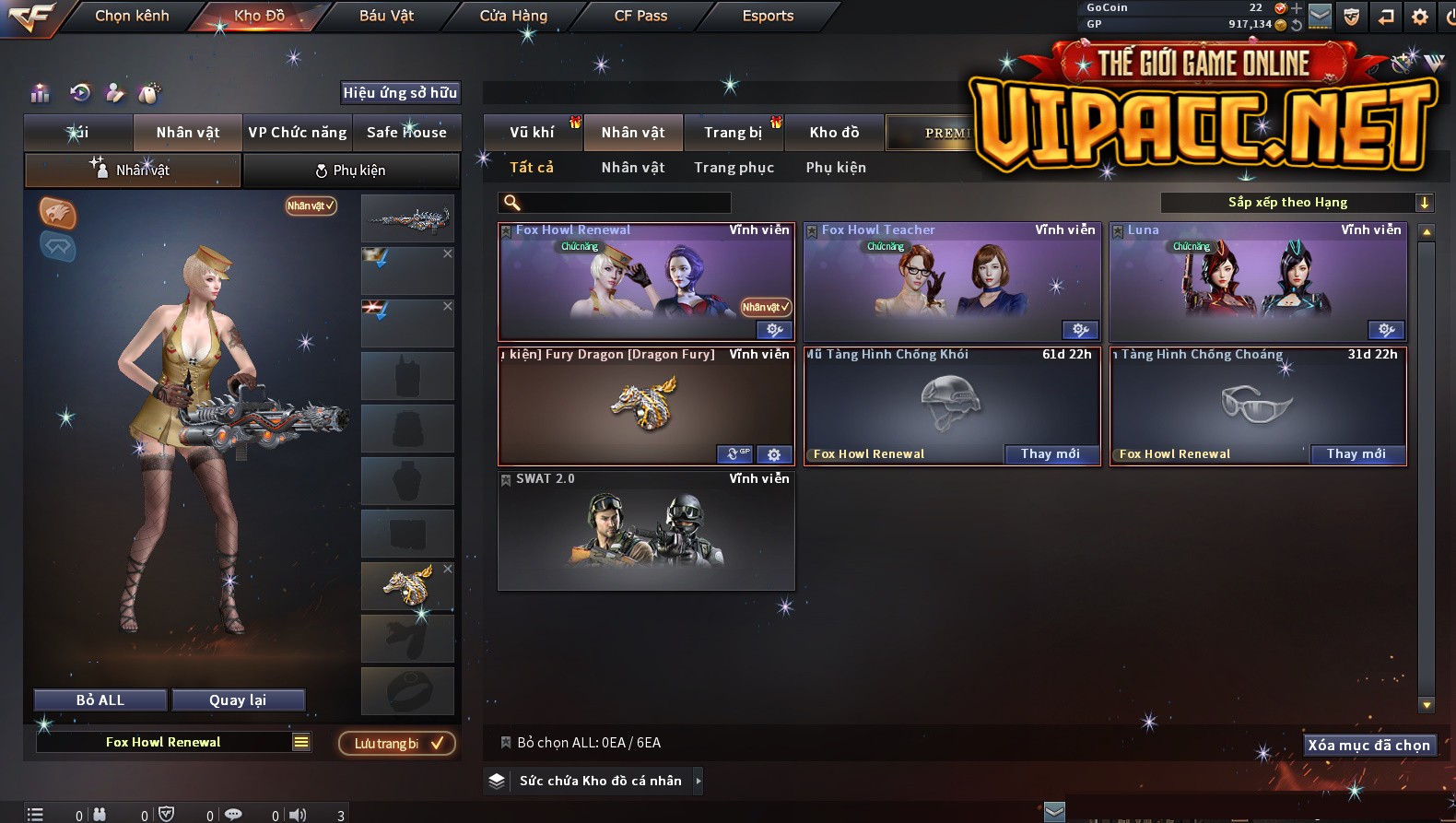
Task: Go to the Báu Vật menu
Action: coord(386,16)
